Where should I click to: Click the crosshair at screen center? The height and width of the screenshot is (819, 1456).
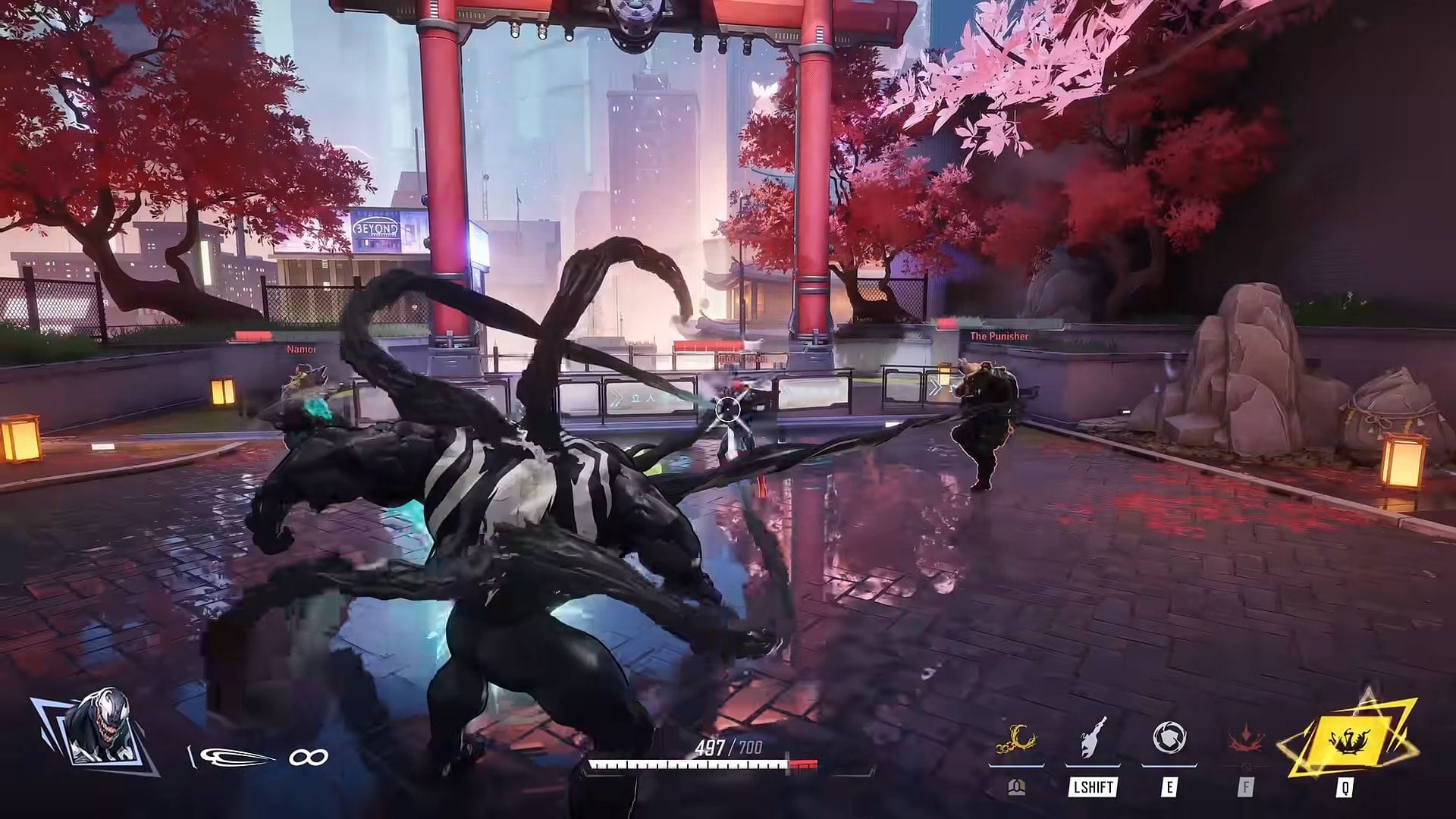728,409
